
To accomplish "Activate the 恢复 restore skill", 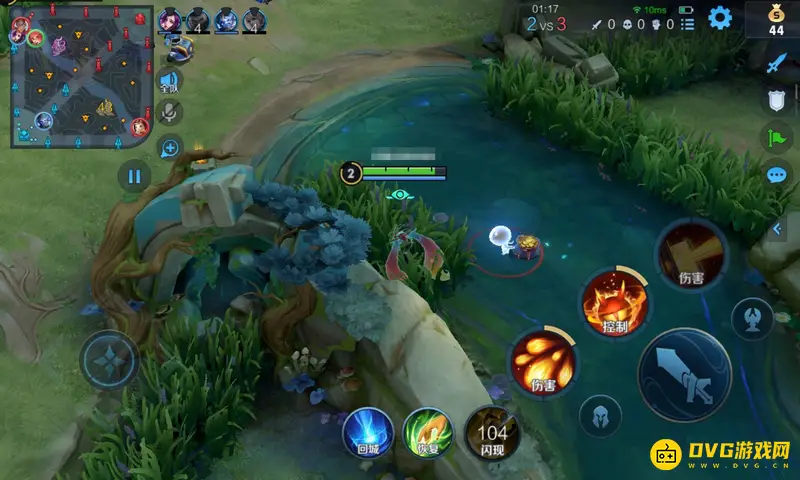I will coord(428,434).
